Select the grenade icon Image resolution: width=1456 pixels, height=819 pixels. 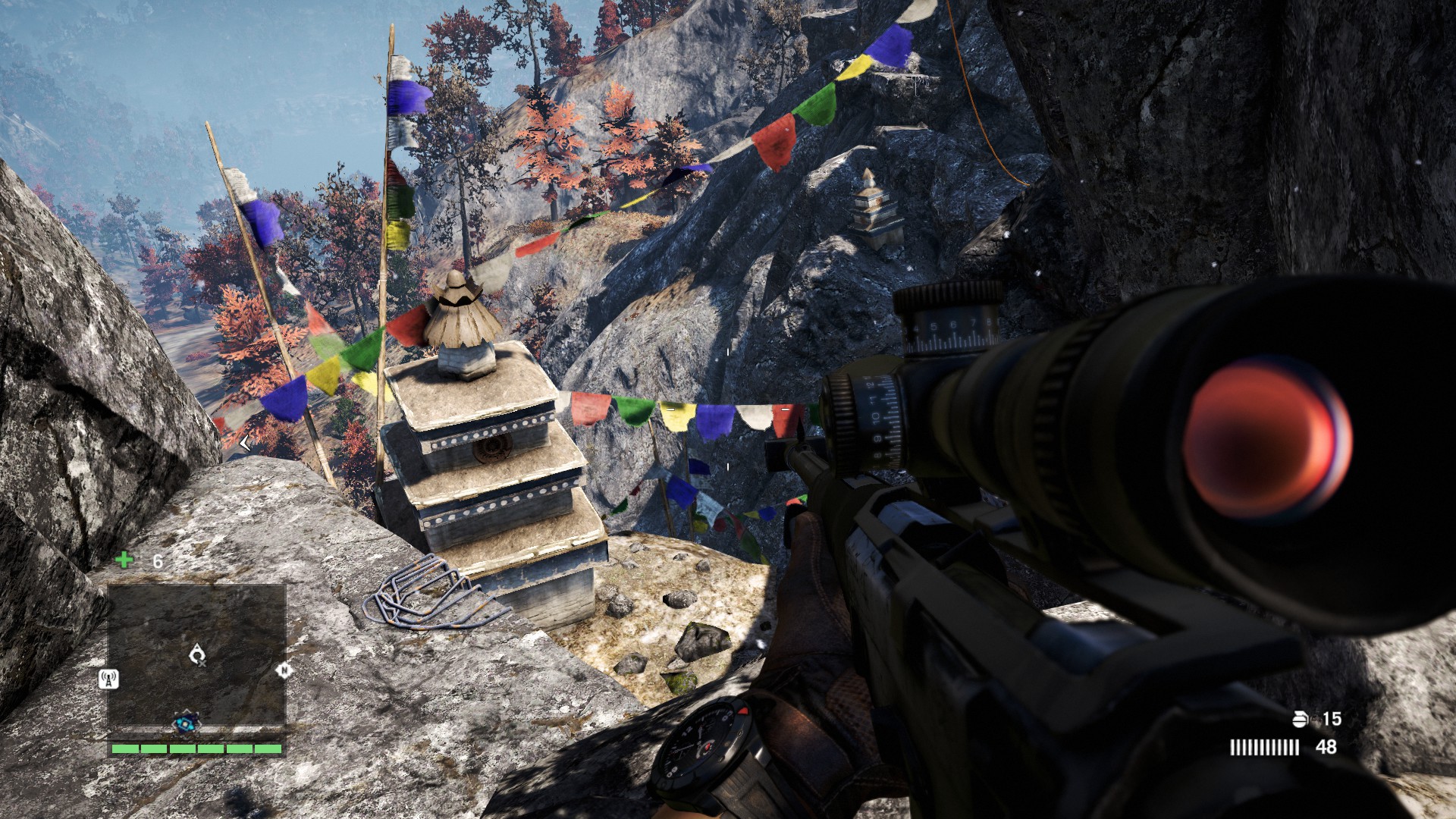[1300, 719]
